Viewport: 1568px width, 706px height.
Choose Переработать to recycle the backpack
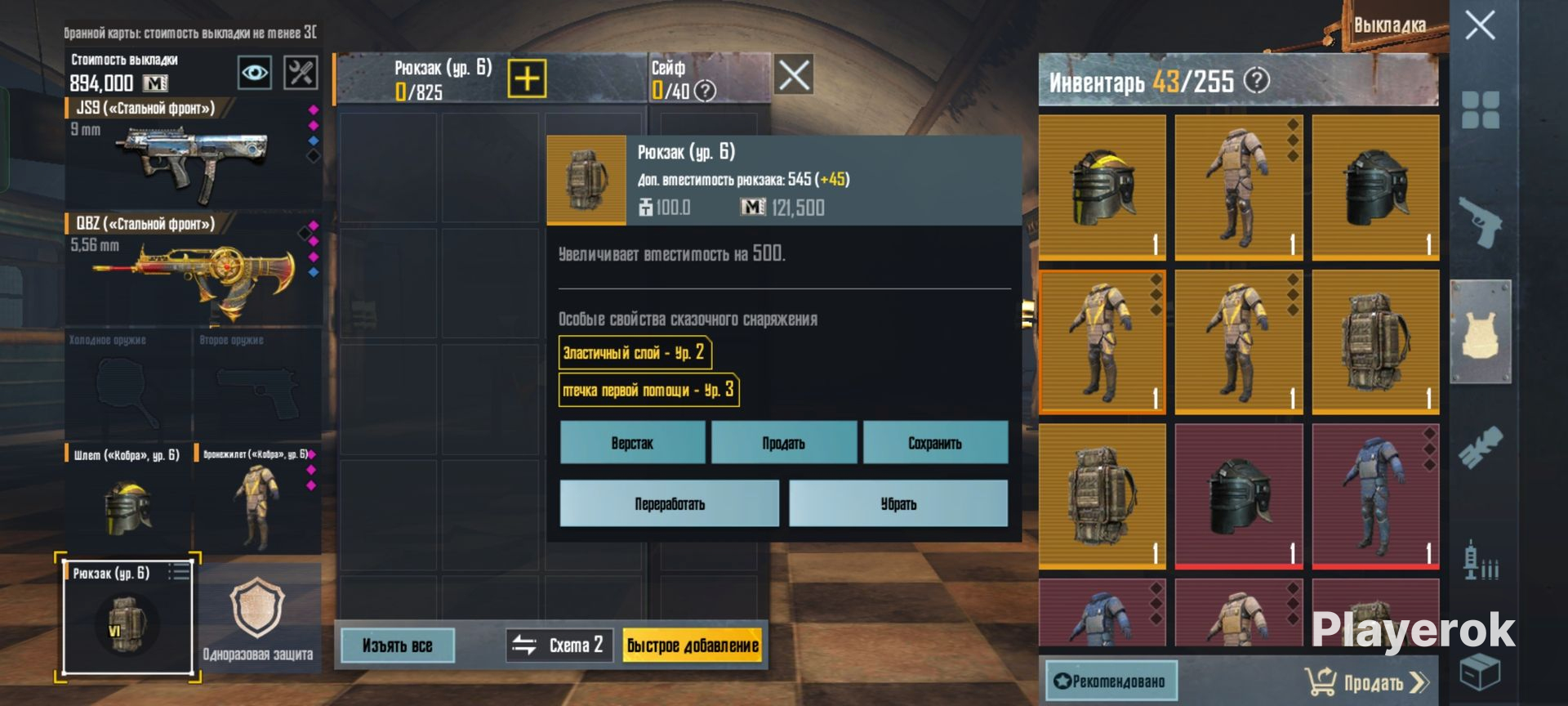point(669,503)
